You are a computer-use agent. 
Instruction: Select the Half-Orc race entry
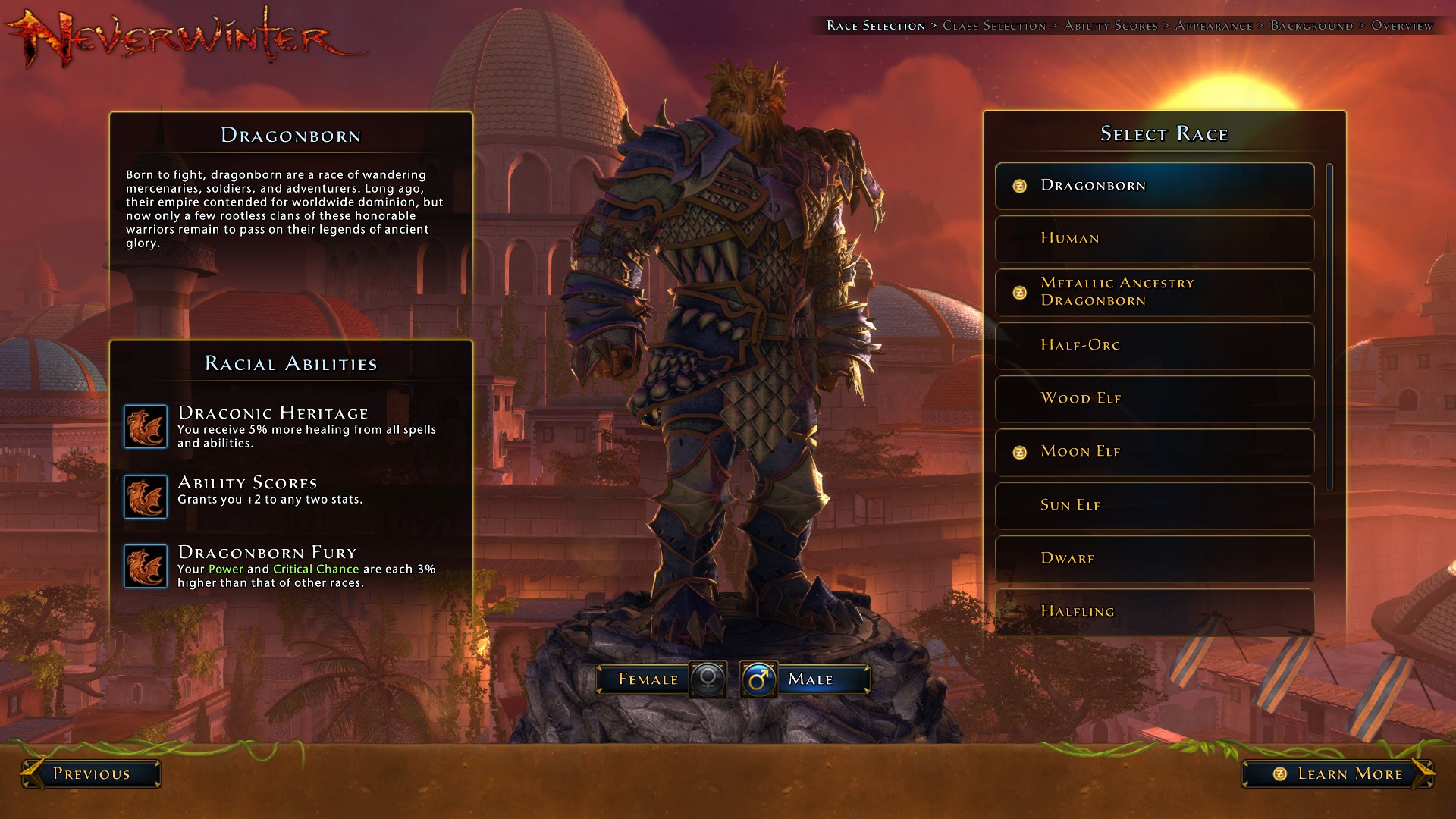click(x=1154, y=346)
